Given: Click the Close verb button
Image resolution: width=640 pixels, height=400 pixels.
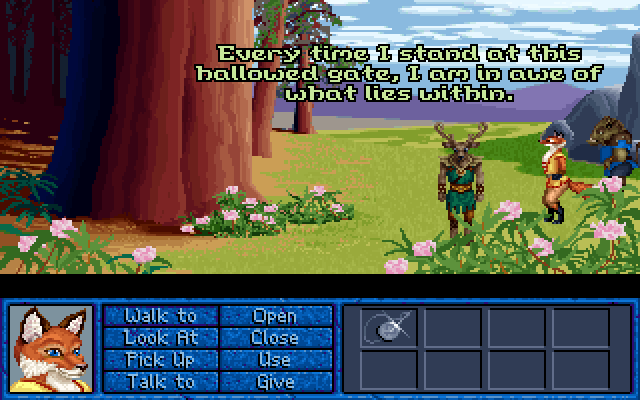Looking at the screenshot, I should point(275,338).
